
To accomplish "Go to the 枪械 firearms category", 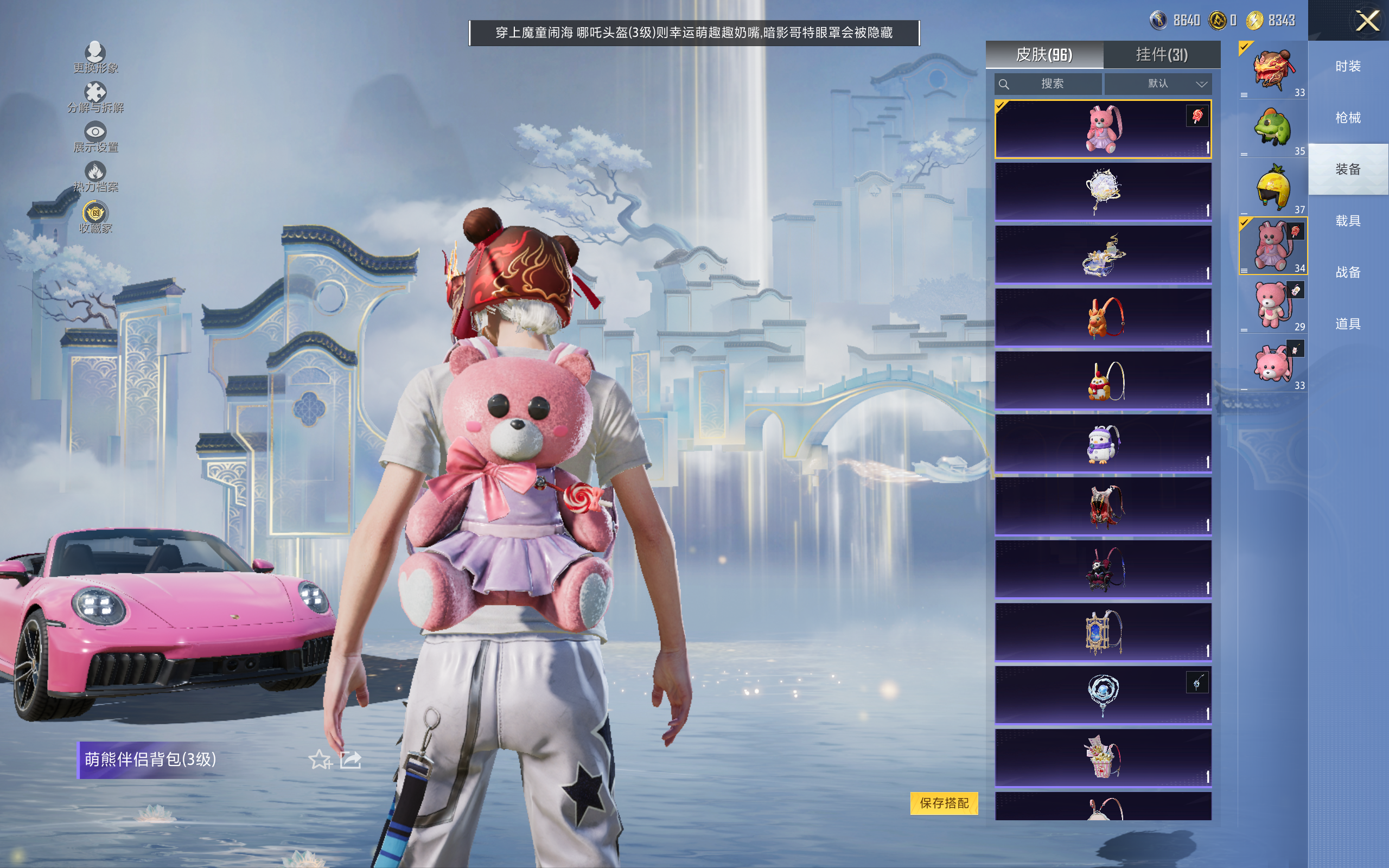I will 1348,118.
